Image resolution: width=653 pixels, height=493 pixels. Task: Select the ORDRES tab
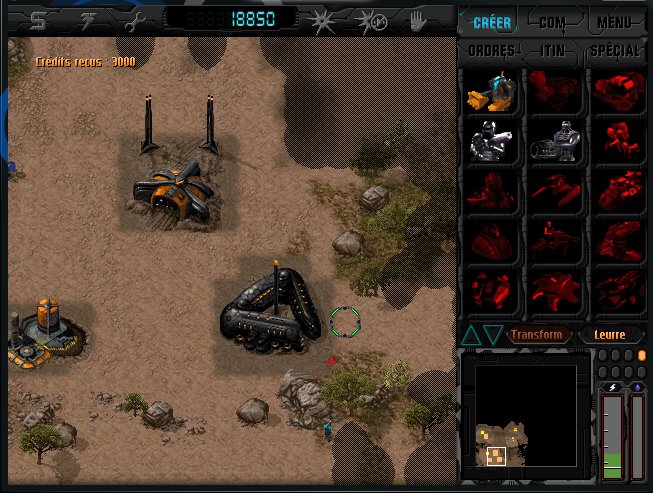coord(491,50)
